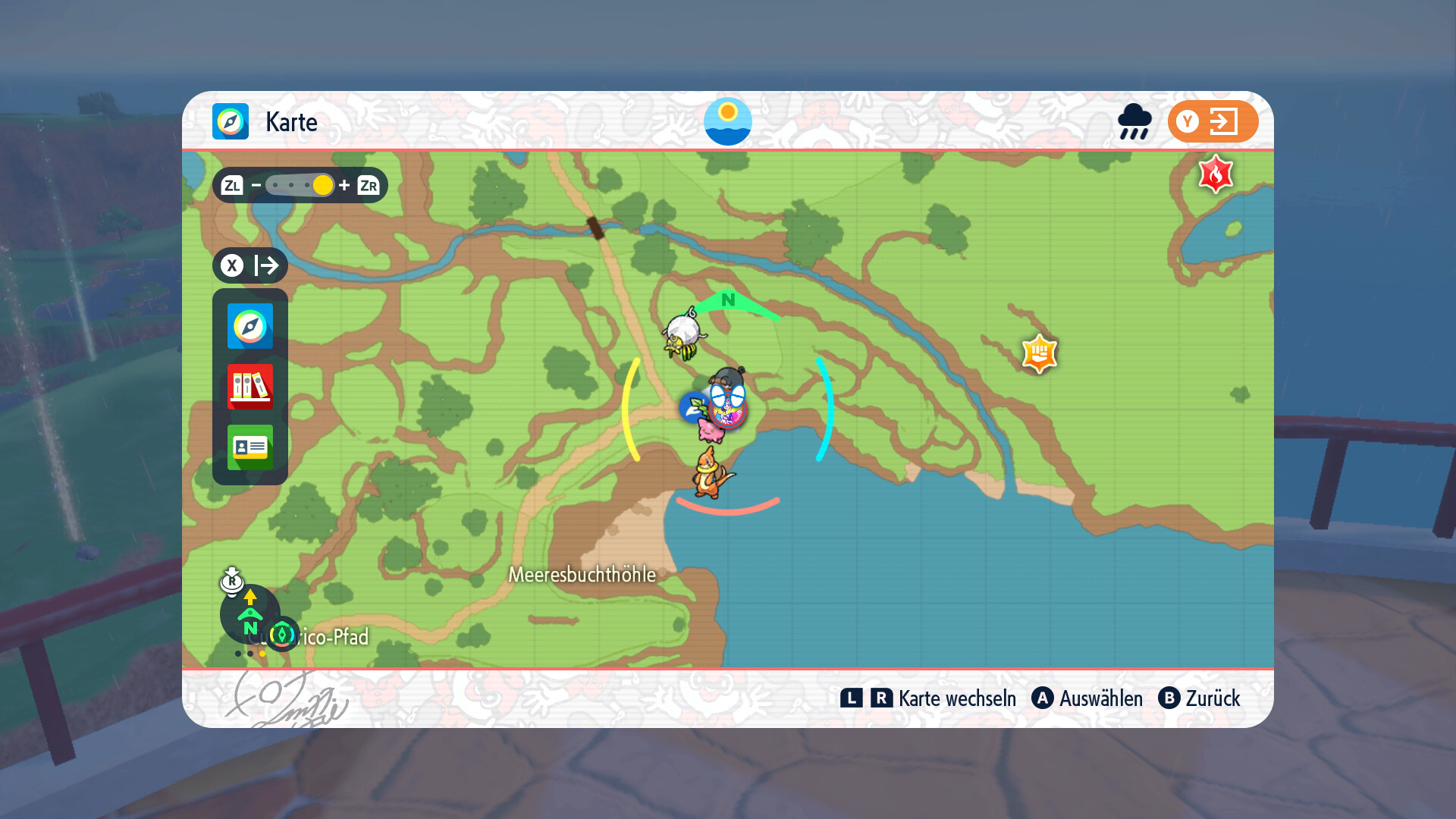Click the orange exit button top right
This screenshot has width=1456, height=819.
(x=1213, y=121)
